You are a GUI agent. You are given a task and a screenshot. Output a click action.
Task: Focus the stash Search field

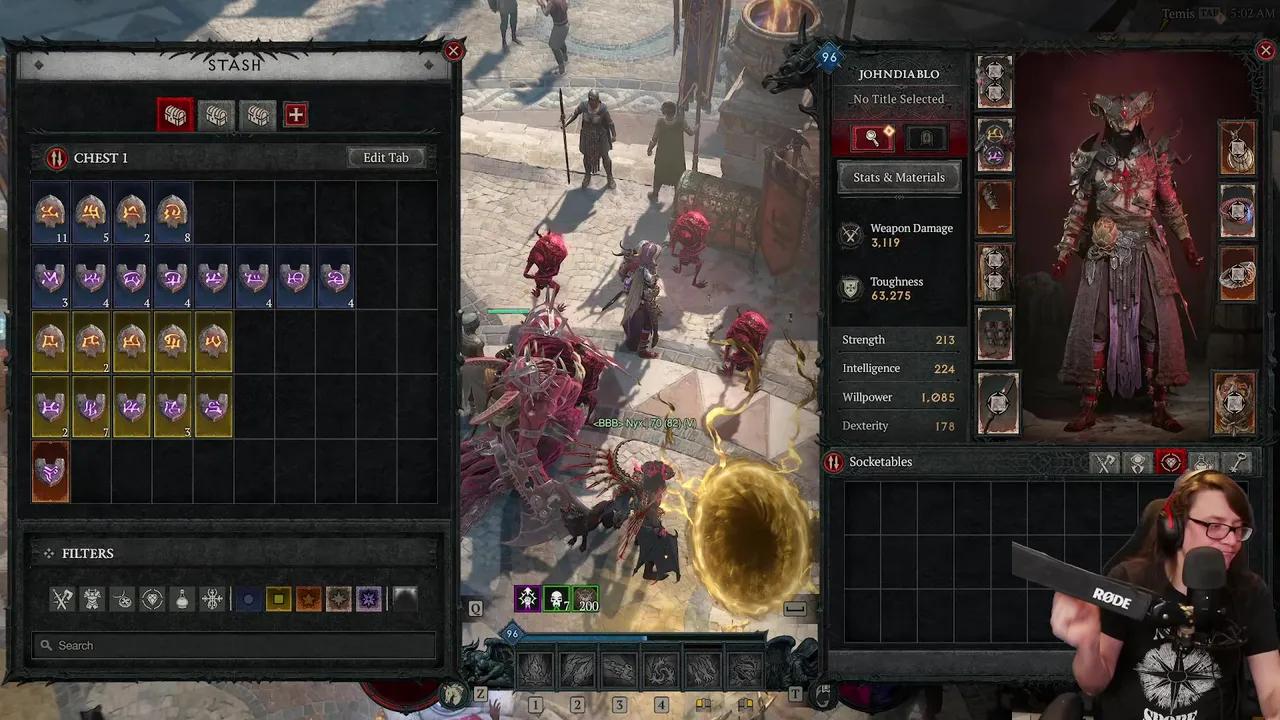click(x=235, y=645)
